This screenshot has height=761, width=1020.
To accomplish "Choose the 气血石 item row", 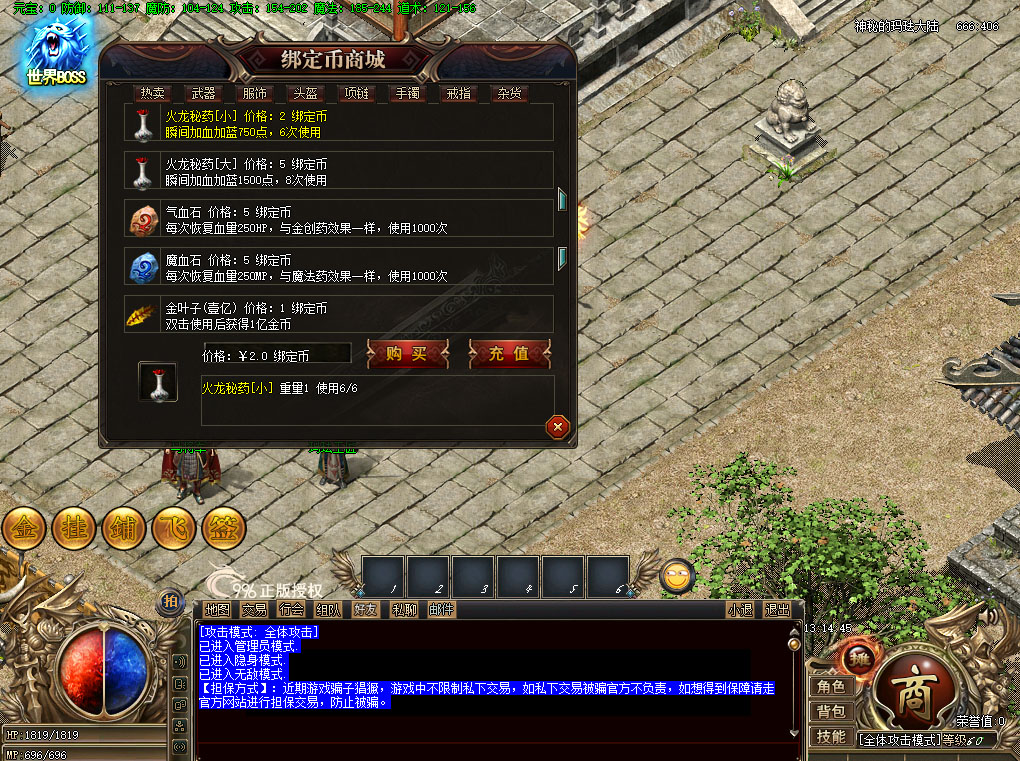I will 340,219.
